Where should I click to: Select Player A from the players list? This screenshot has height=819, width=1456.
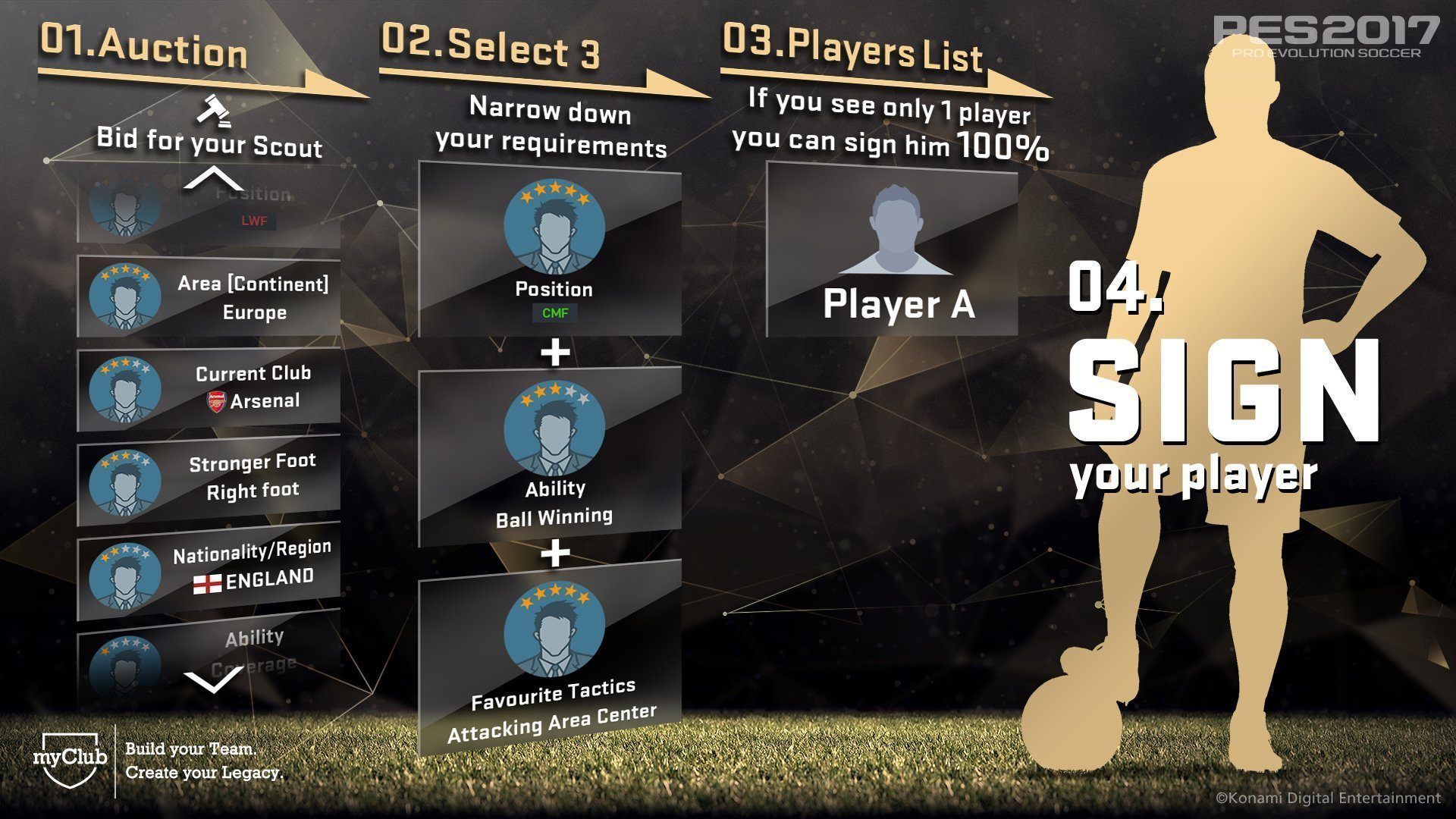click(893, 250)
